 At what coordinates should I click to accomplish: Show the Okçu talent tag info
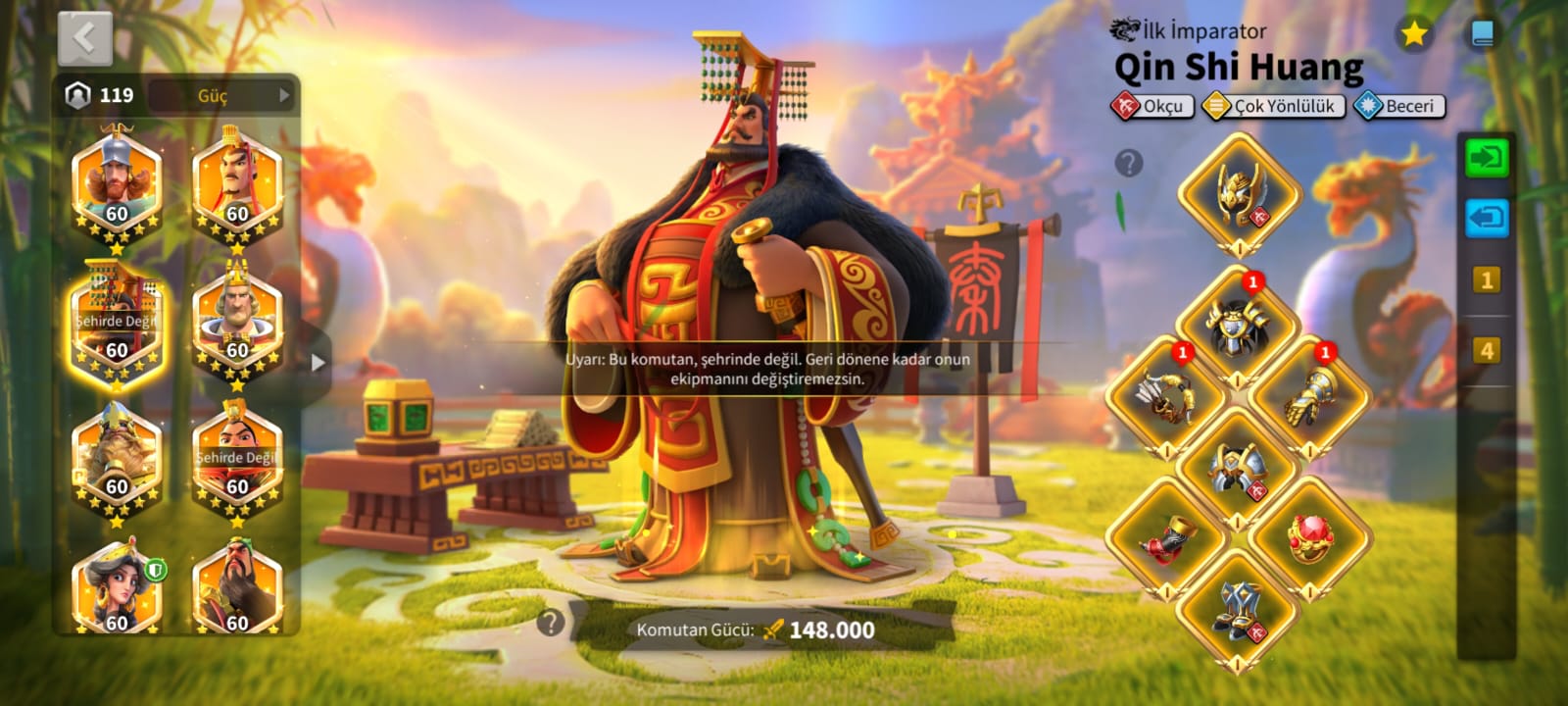coord(1152,106)
